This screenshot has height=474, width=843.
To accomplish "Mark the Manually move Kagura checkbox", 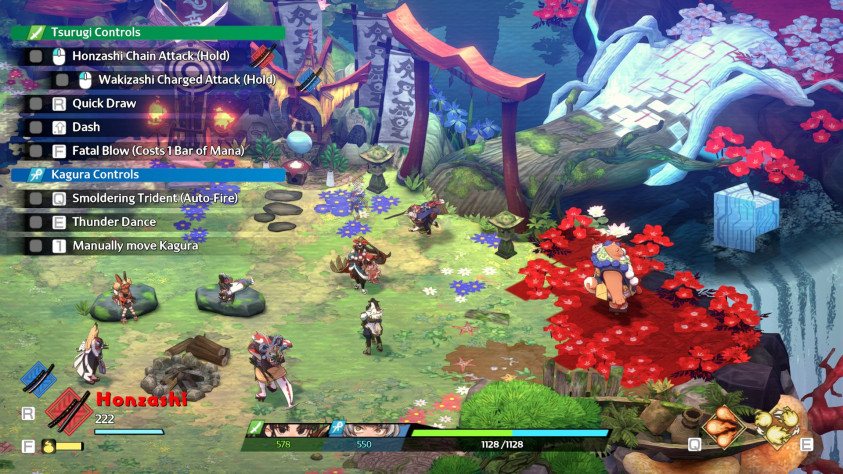I will tap(36, 245).
